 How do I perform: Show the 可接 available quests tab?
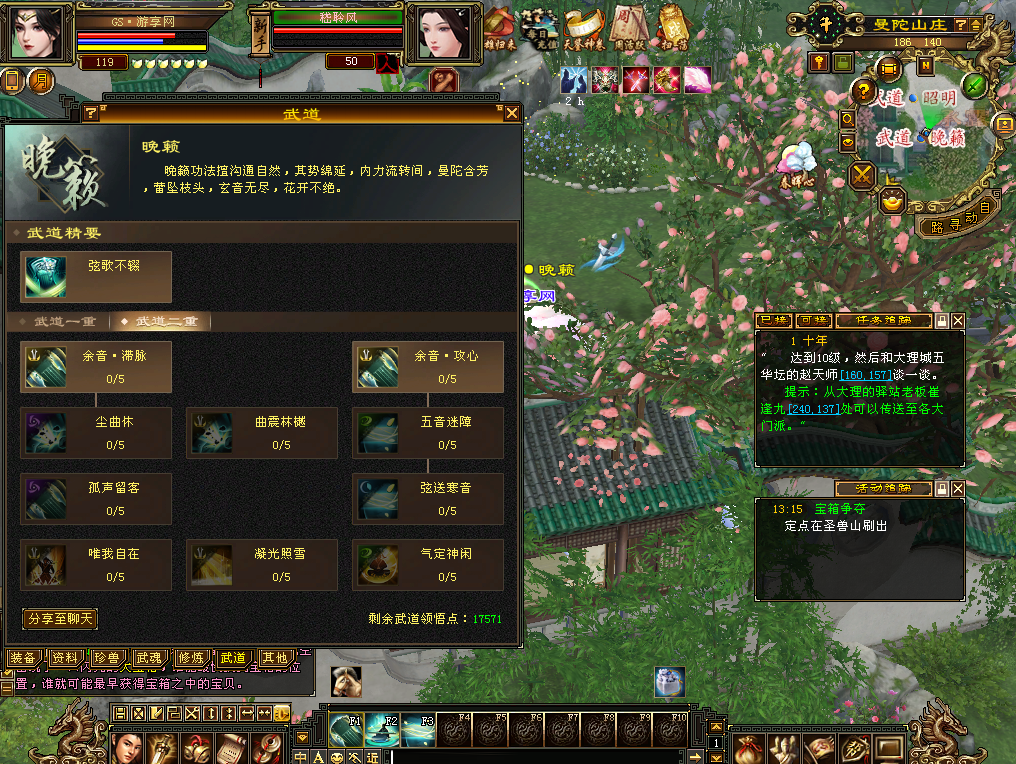814,321
